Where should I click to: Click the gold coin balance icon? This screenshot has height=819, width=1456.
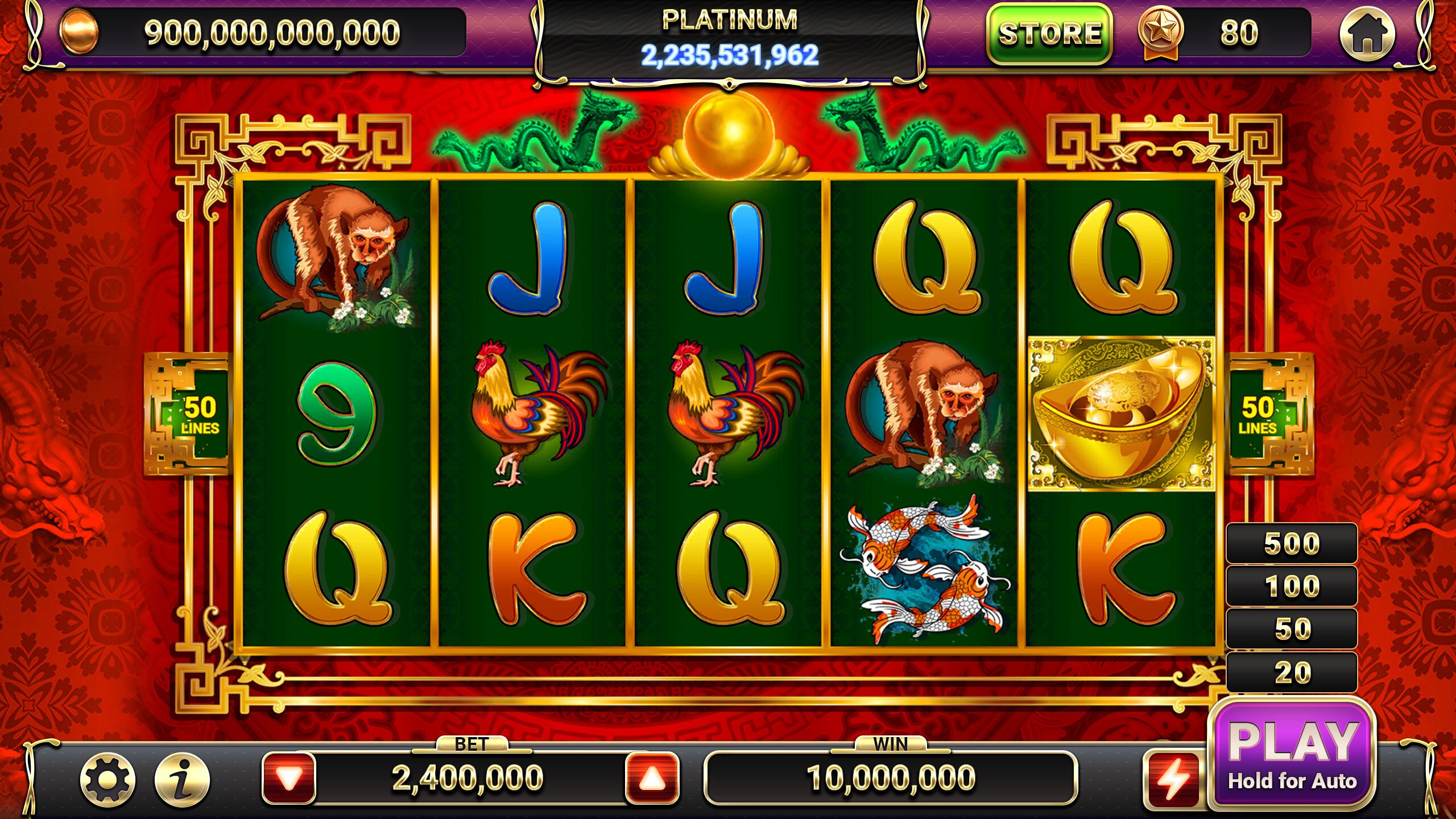click(x=80, y=32)
